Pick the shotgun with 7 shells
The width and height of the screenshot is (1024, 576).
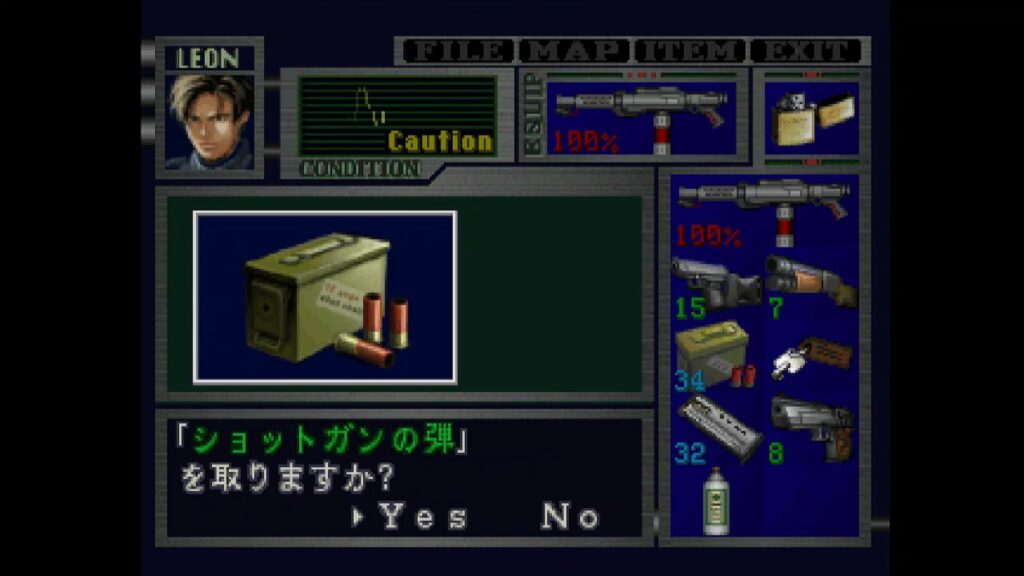[x=811, y=283]
